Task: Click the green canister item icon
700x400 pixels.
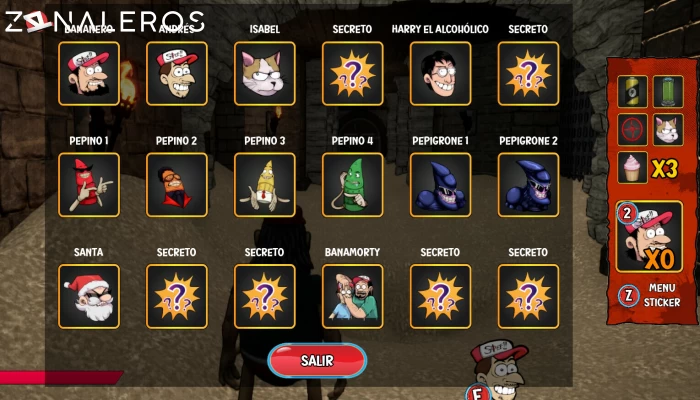Action: point(667,92)
